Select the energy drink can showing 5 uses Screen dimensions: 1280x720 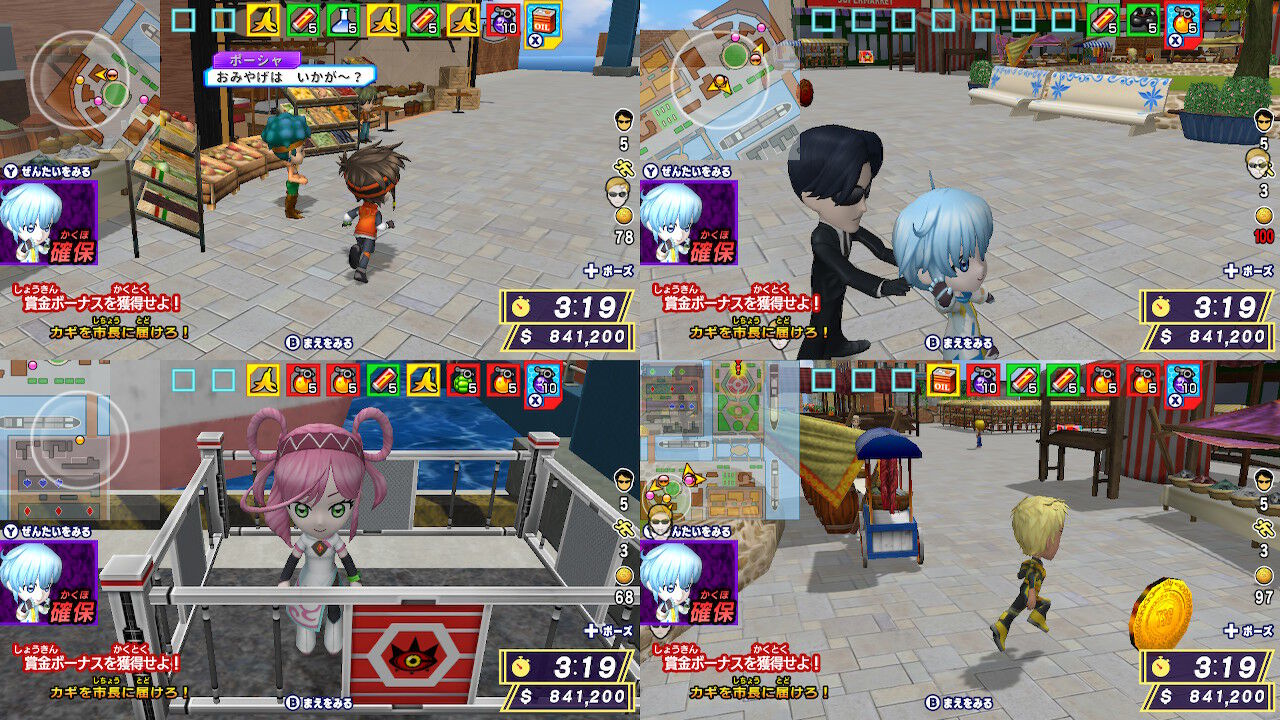(302, 17)
